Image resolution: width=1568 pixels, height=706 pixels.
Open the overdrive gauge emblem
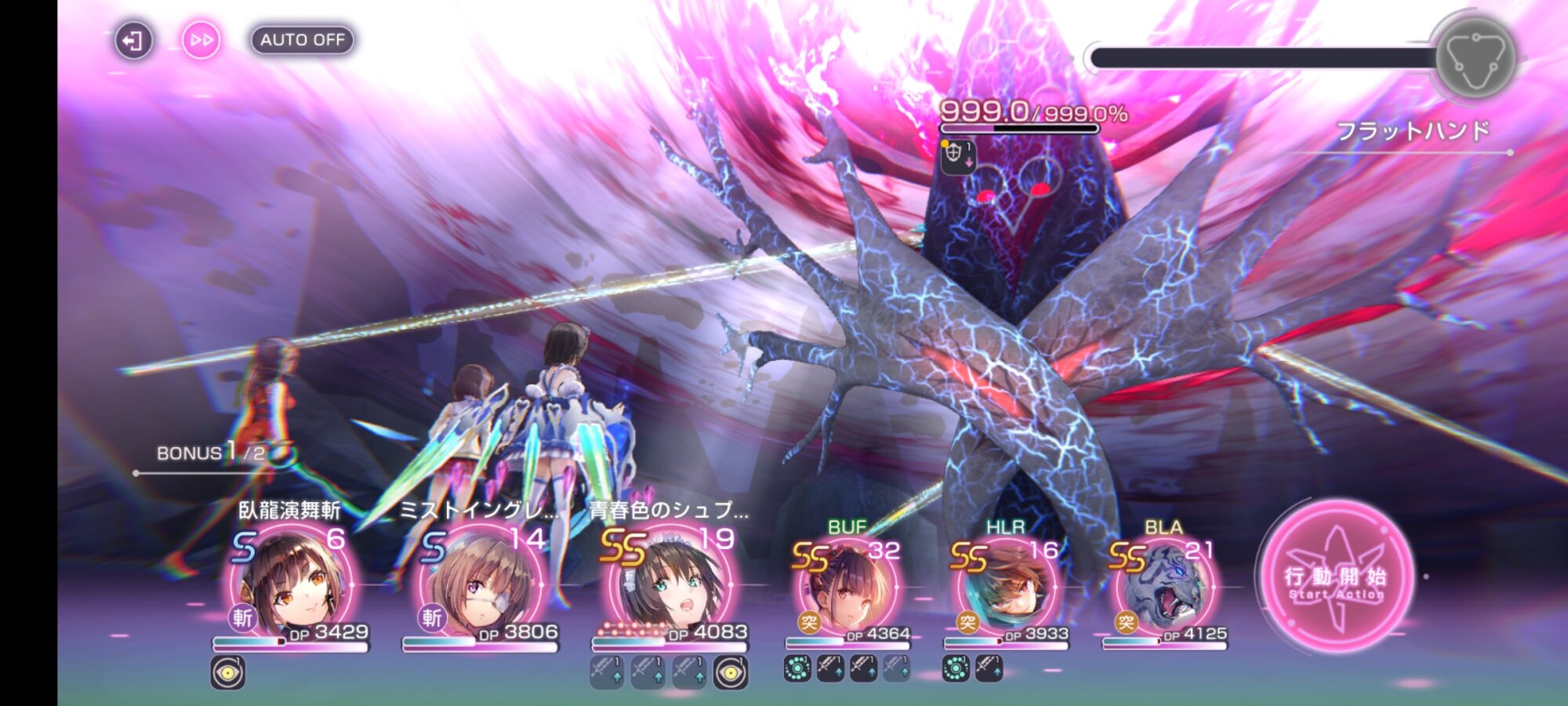1475,58
